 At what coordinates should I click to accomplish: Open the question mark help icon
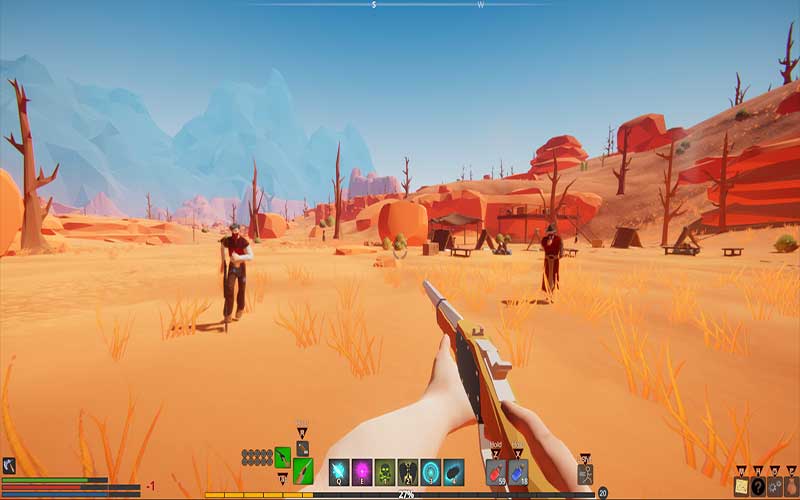758,485
